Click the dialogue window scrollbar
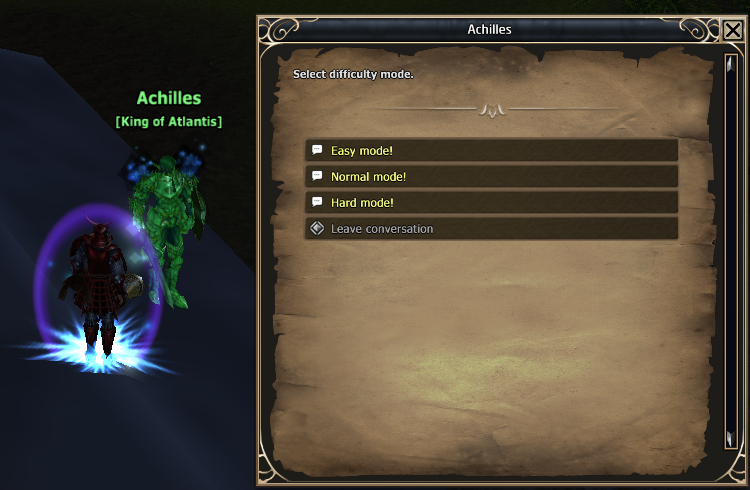Viewport: 750px width, 490px height. tap(729, 250)
